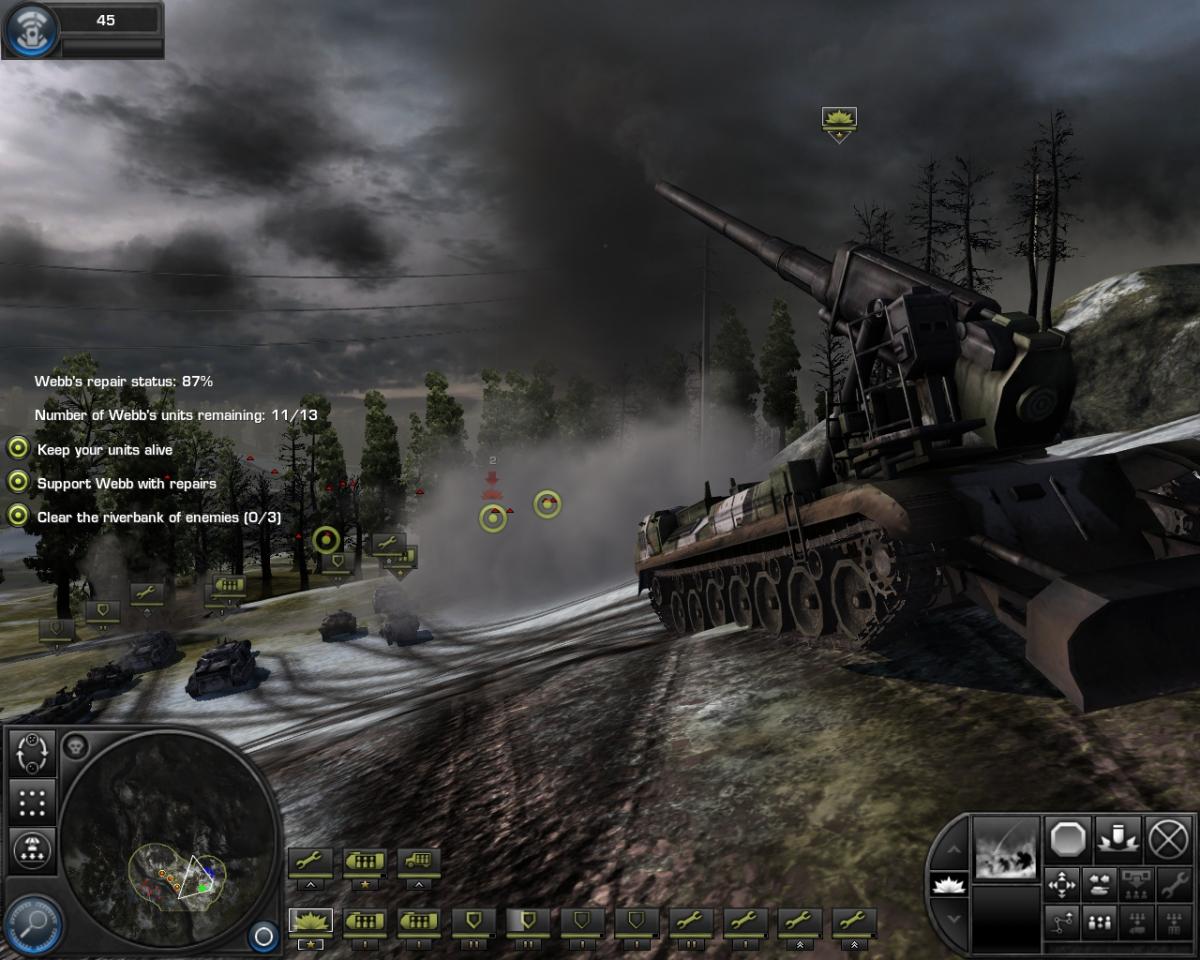Select the "Support Webb with repairs" objective

point(126,483)
